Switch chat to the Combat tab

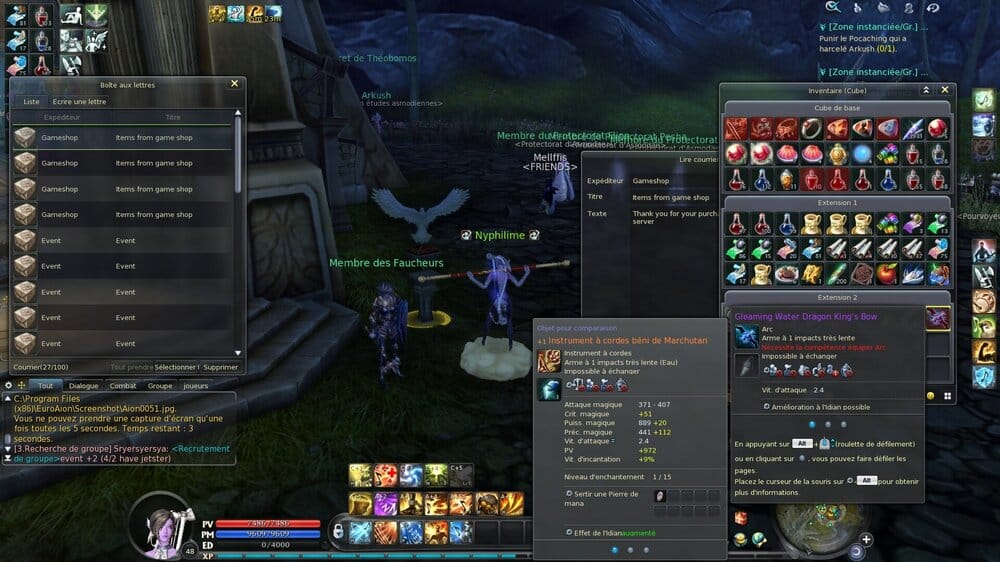(x=123, y=385)
